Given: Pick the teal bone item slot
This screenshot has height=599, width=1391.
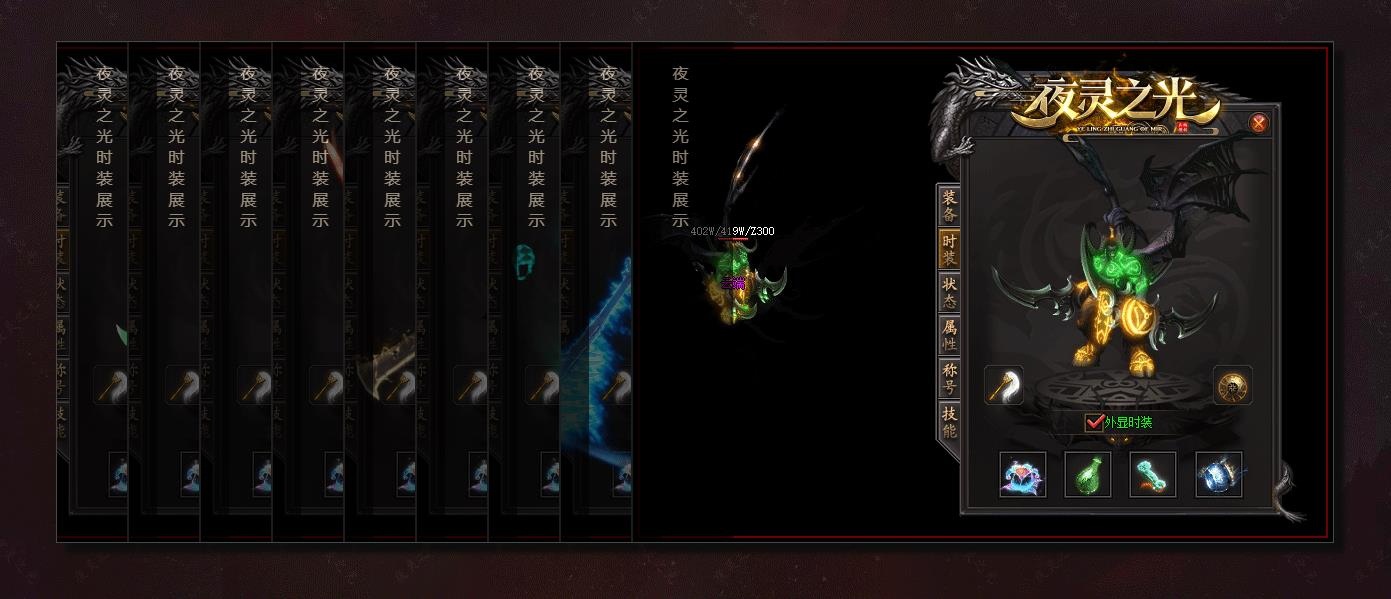Looking at the screenshot, I should tap(1153, 474).
